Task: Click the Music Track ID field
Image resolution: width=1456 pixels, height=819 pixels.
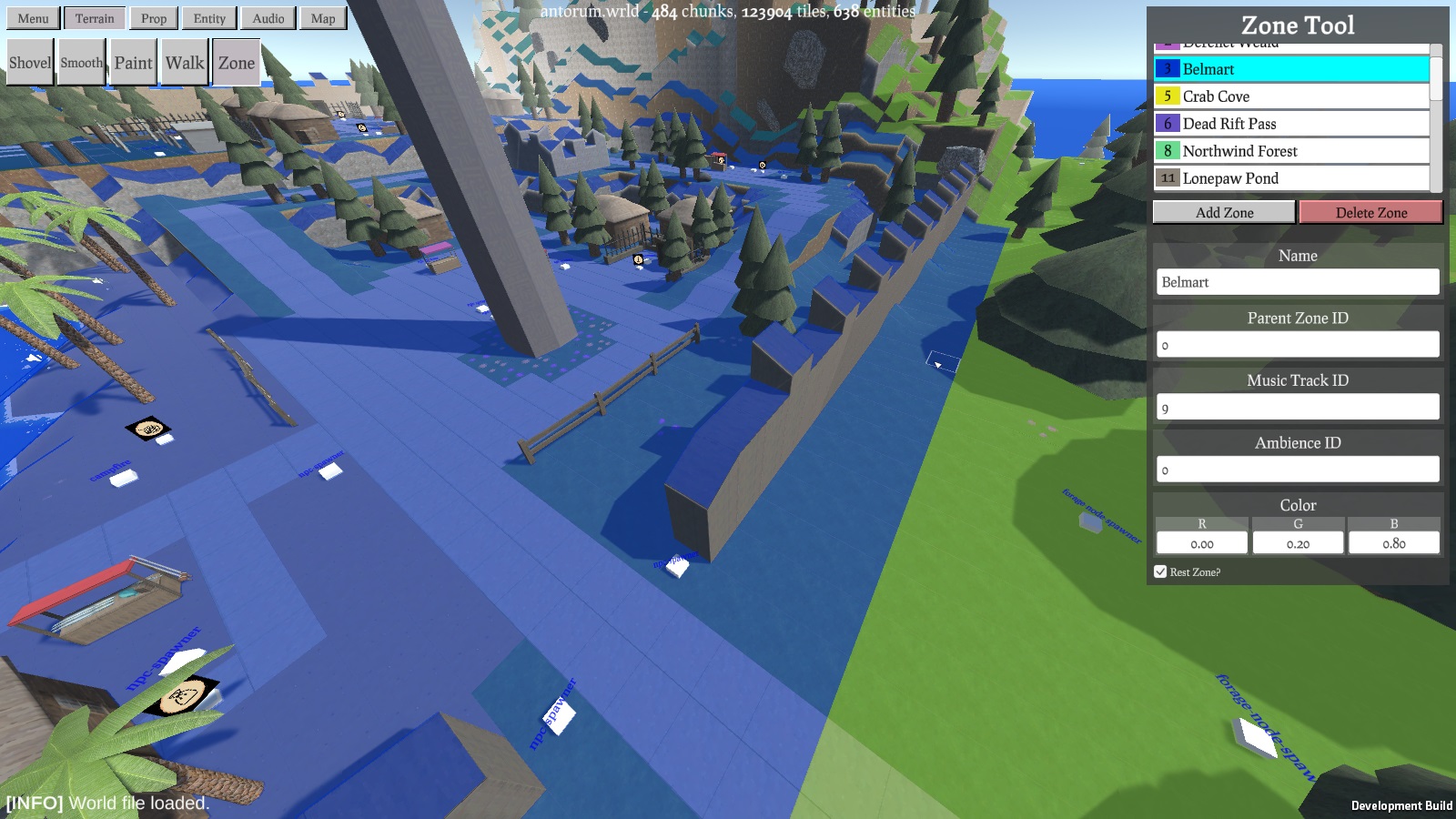Action: (x=1298, y=408)
